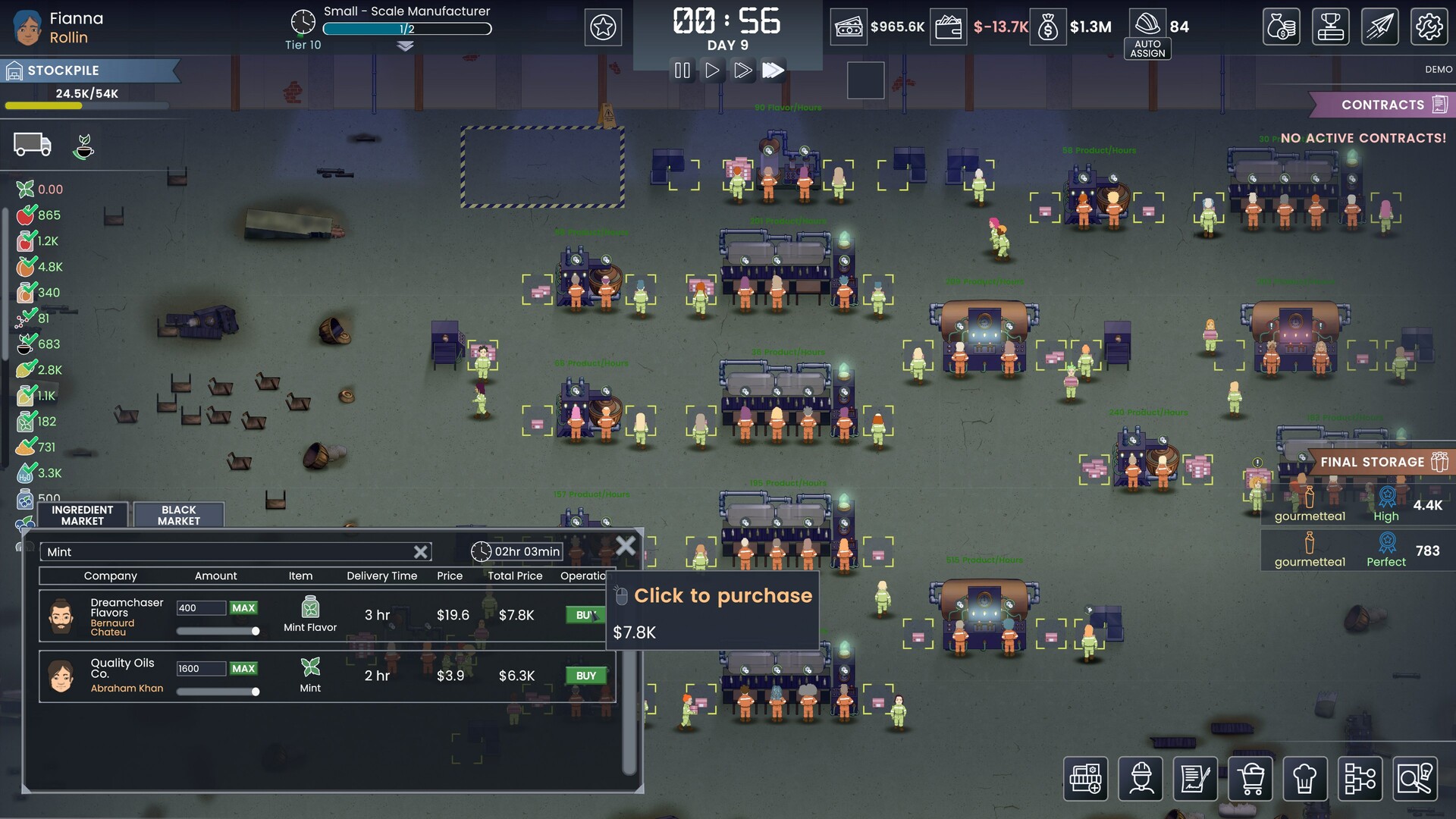Open the production flowchart planner icon
The image size is (1456, 819).
pyautogui.click(x=1360, y=779)
